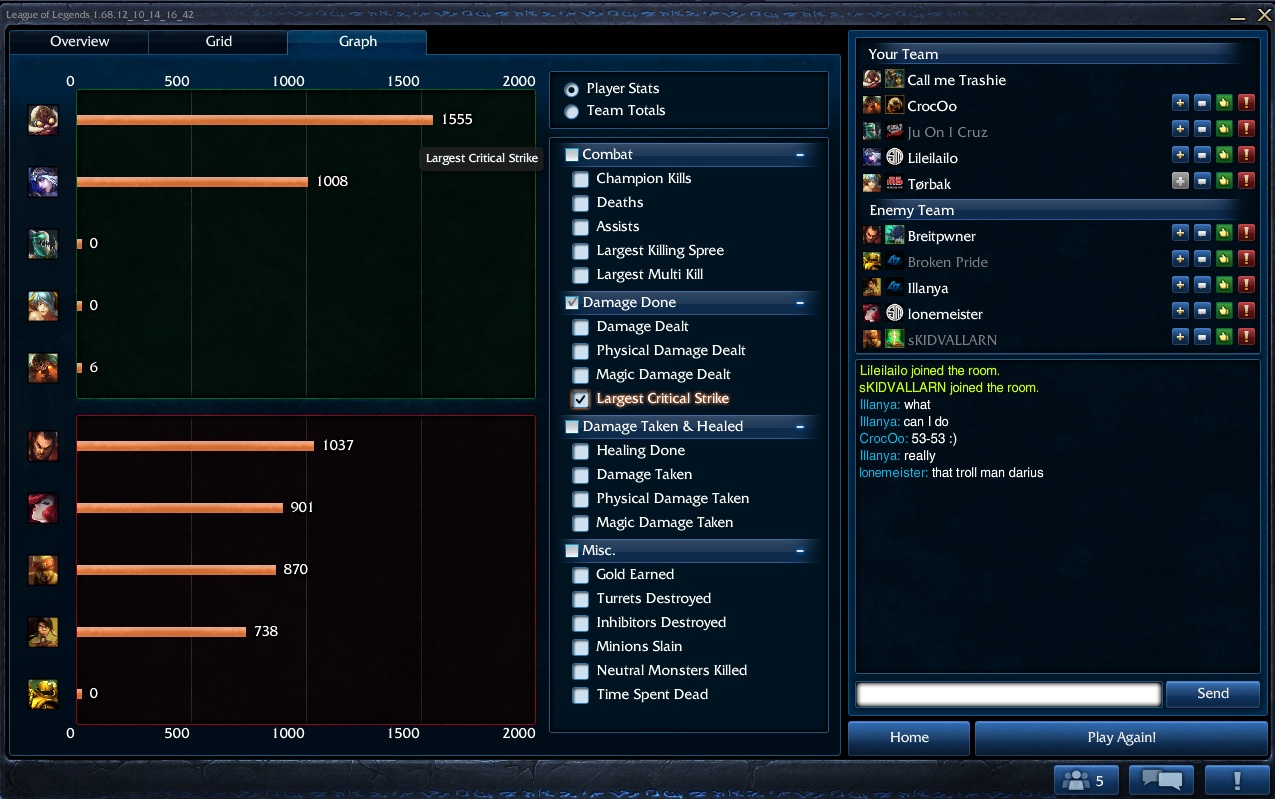Switch to the Overview tab

[79, 41]
